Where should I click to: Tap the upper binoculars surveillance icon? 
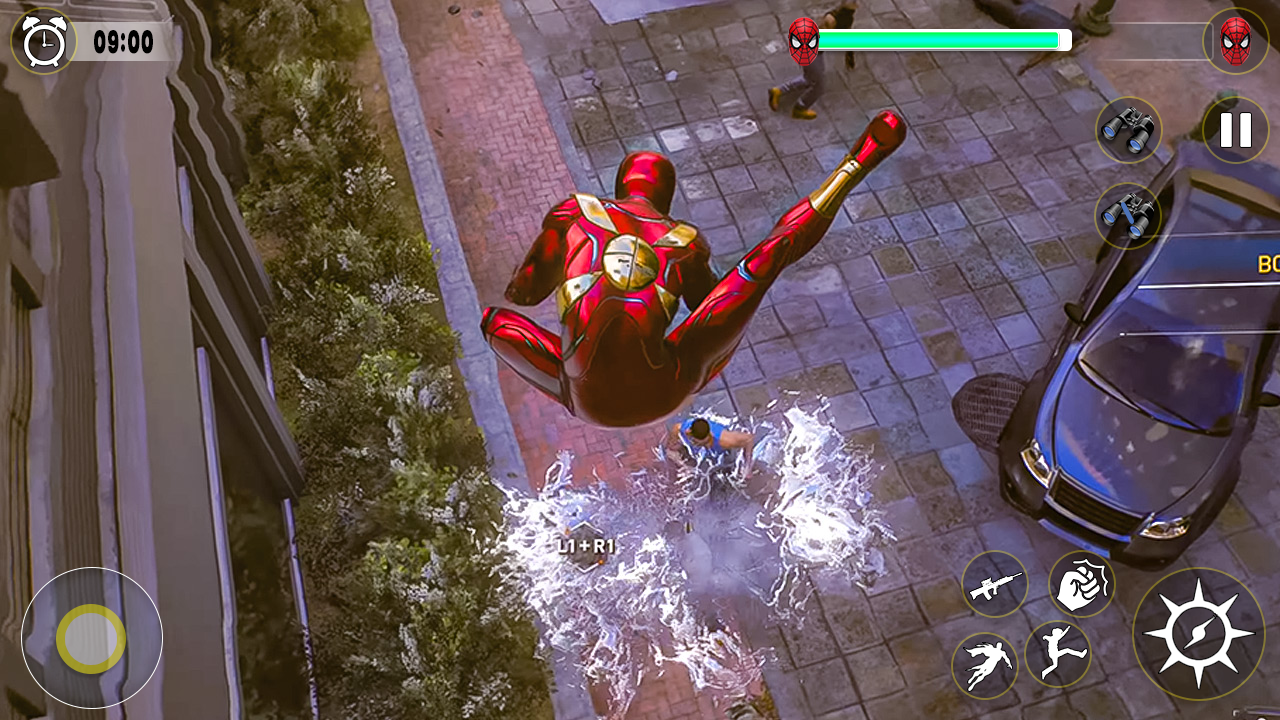coord(1131,130)
